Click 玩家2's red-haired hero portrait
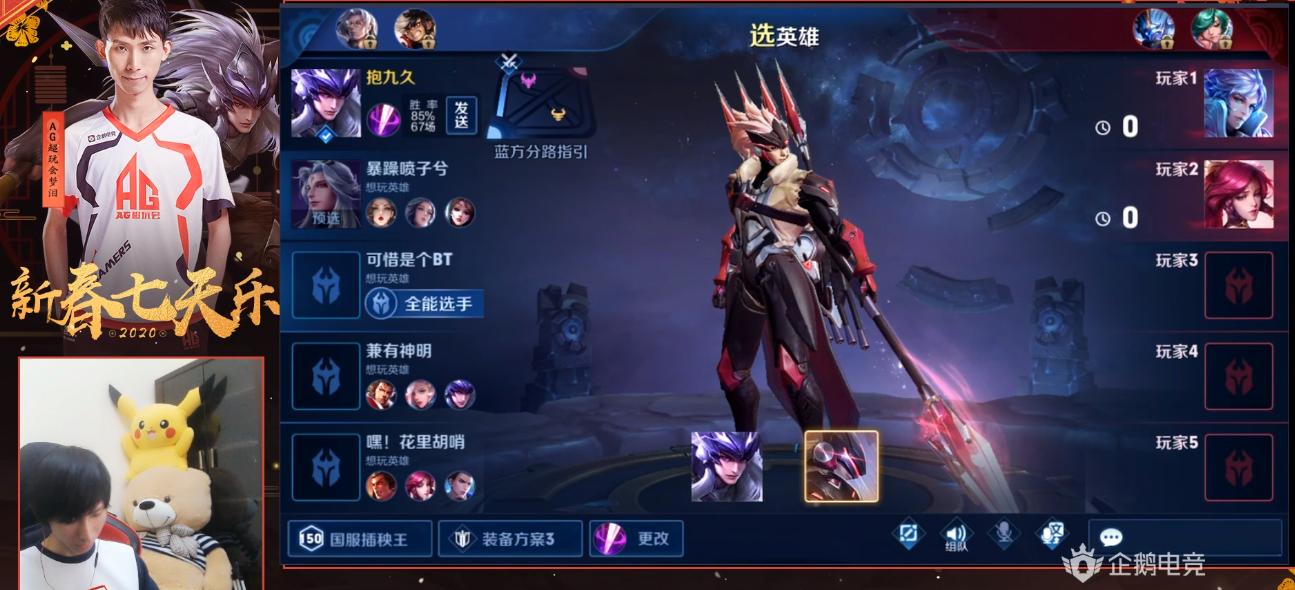1295x590 pixels. [x=1238, y=194]
